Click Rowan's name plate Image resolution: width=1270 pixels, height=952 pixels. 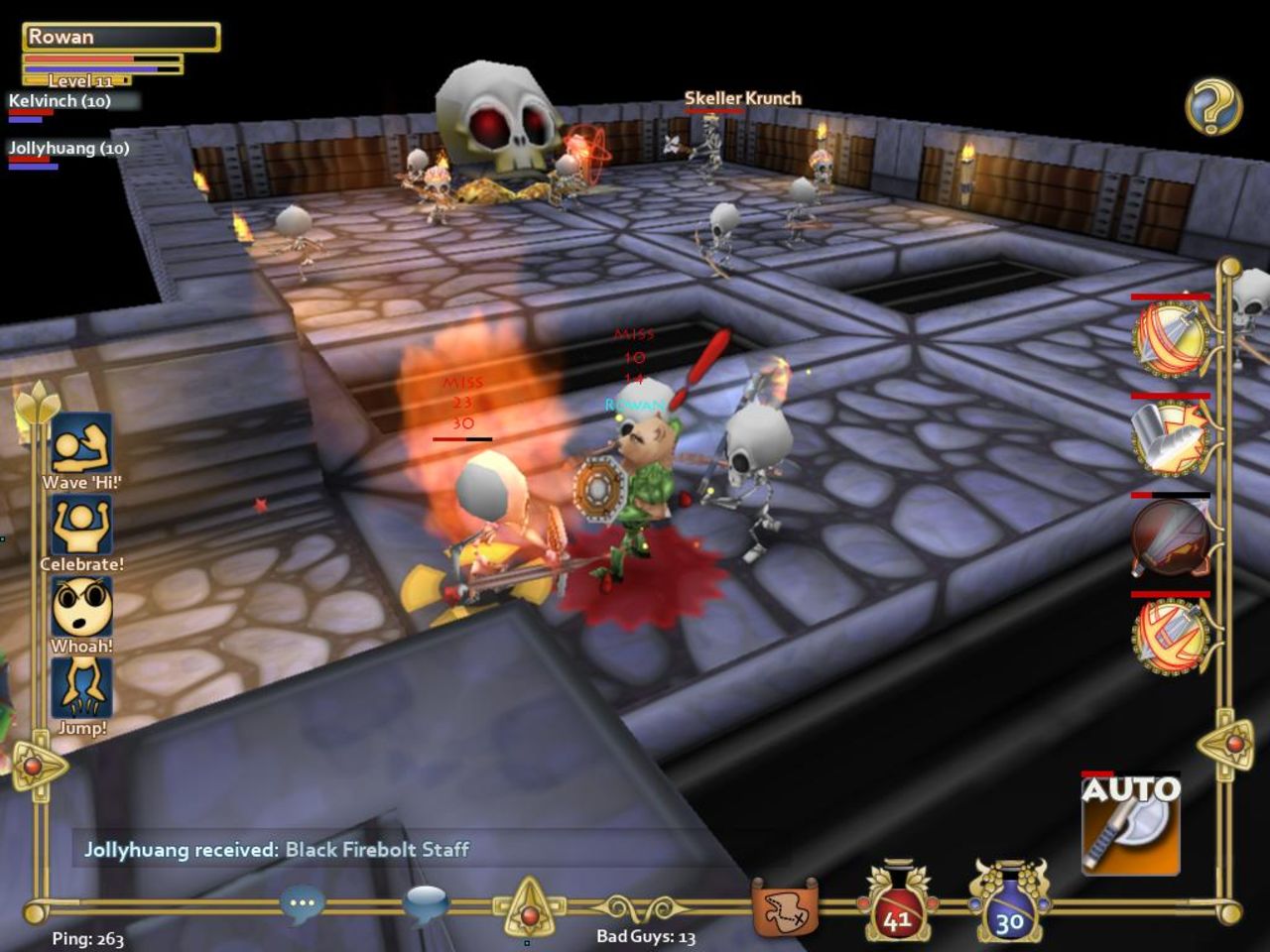tap(119, 36)
